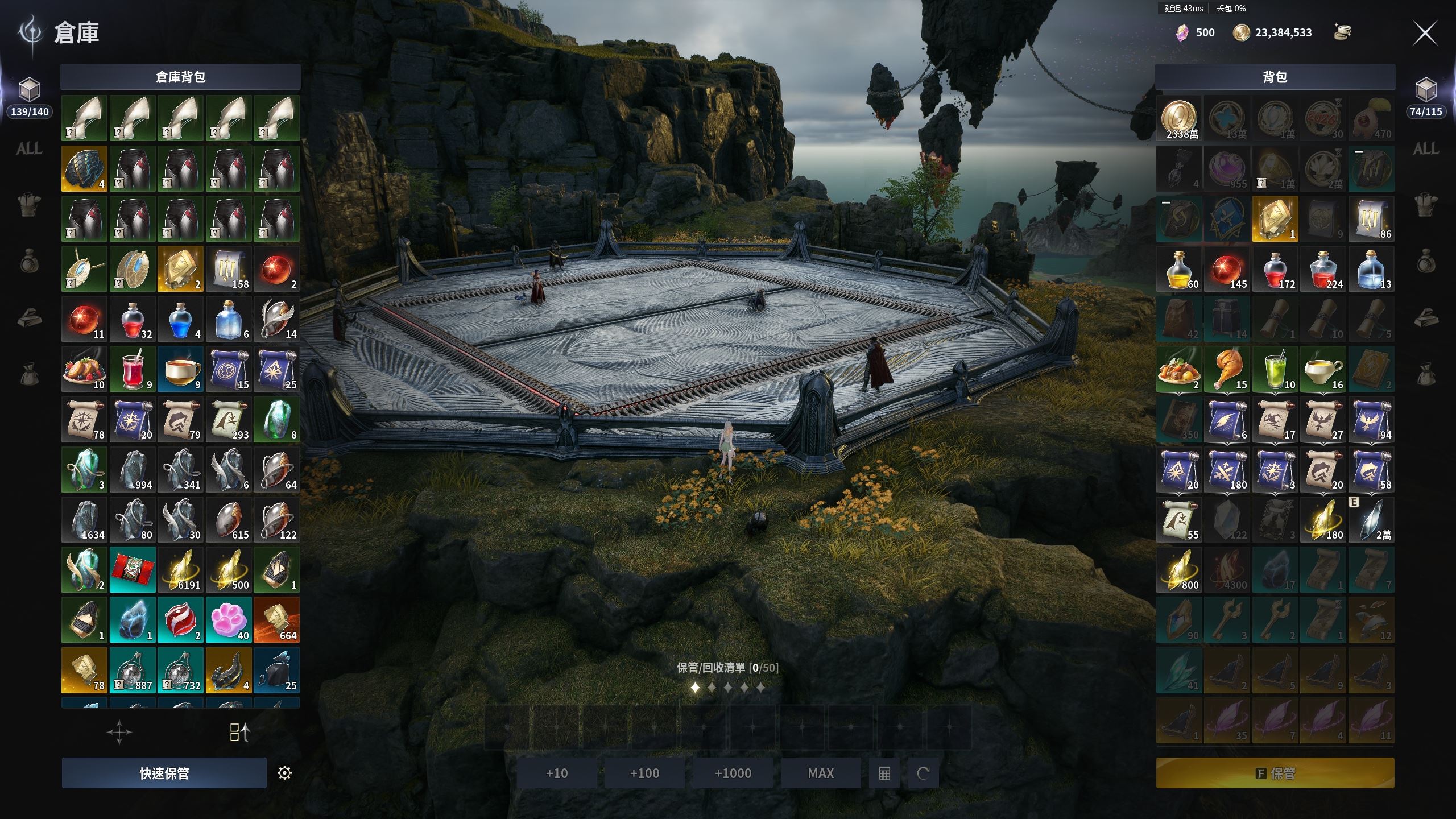Click the 快速保管 quick store button

coord(164,773)
